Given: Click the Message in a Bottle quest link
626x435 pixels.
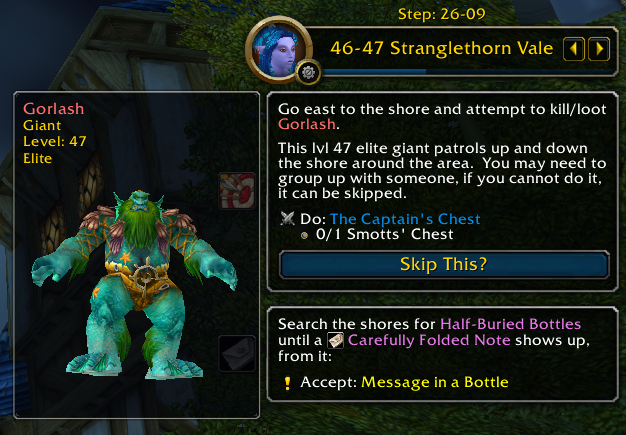Looking at the screenshot, I should click(435, 382).
